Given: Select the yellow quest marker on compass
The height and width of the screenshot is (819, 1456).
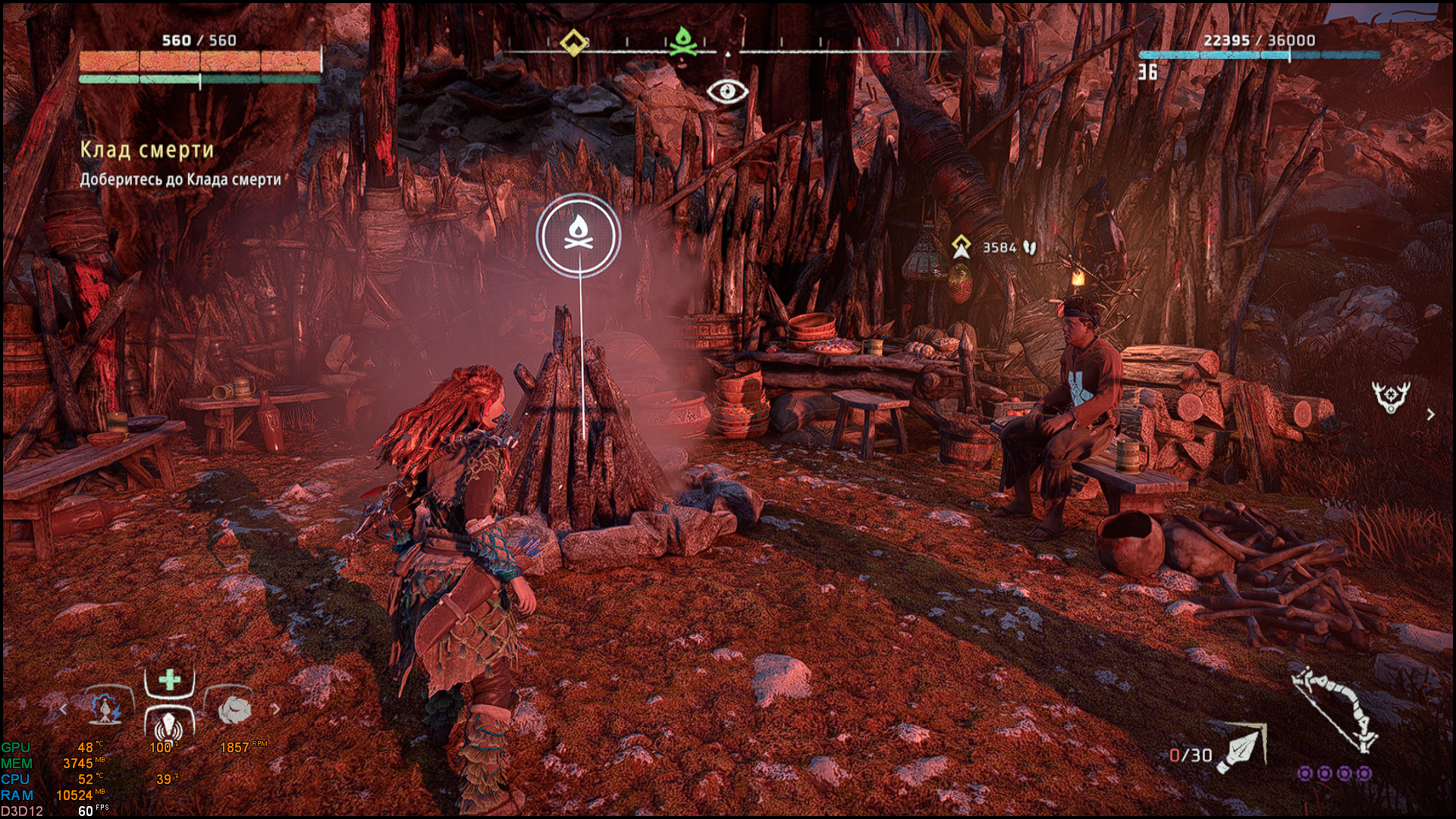Looking at the screenshot, I should click(x=573, y=42).
